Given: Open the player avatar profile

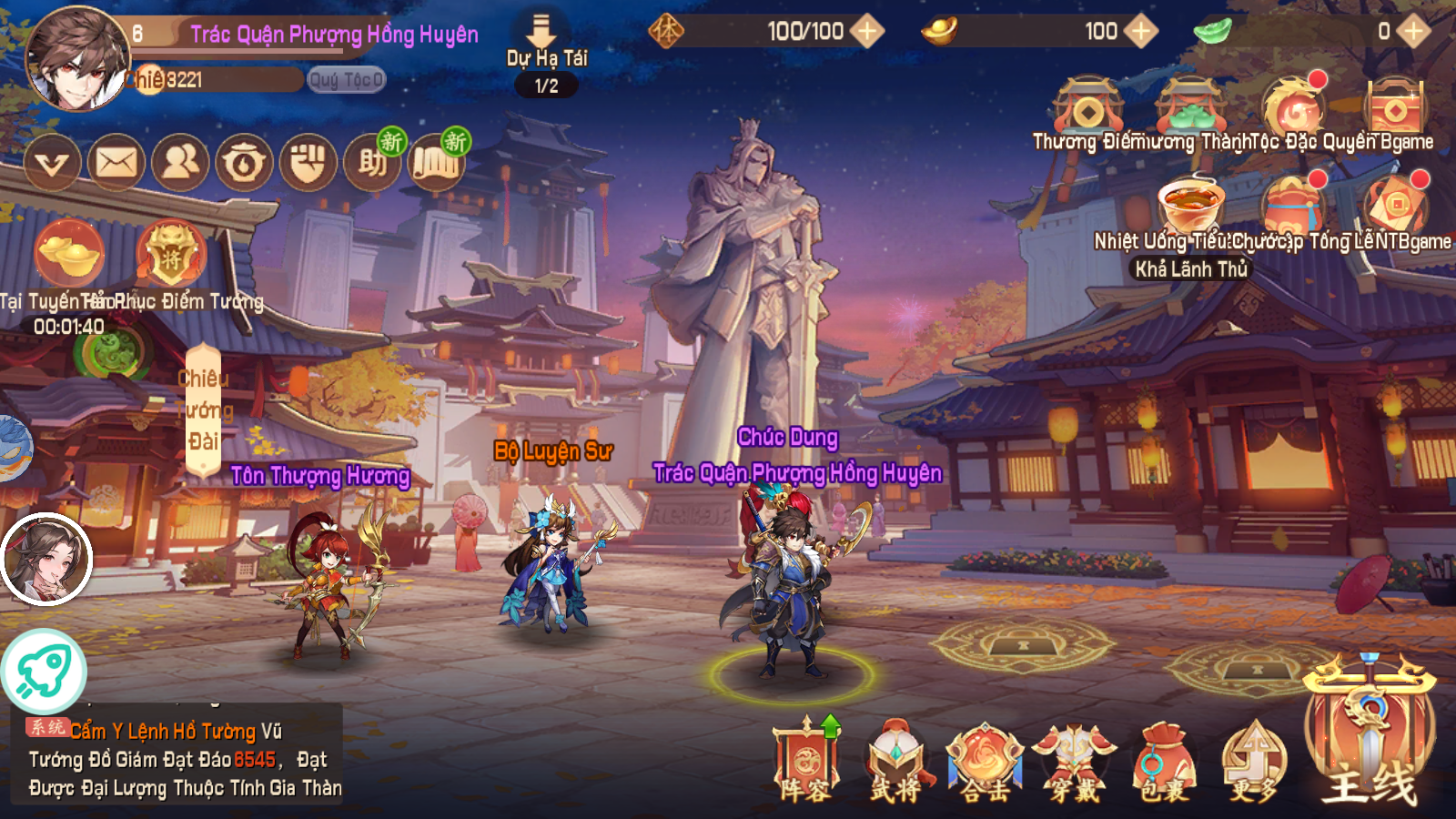Looking at the screenshot, I should 76,58.
